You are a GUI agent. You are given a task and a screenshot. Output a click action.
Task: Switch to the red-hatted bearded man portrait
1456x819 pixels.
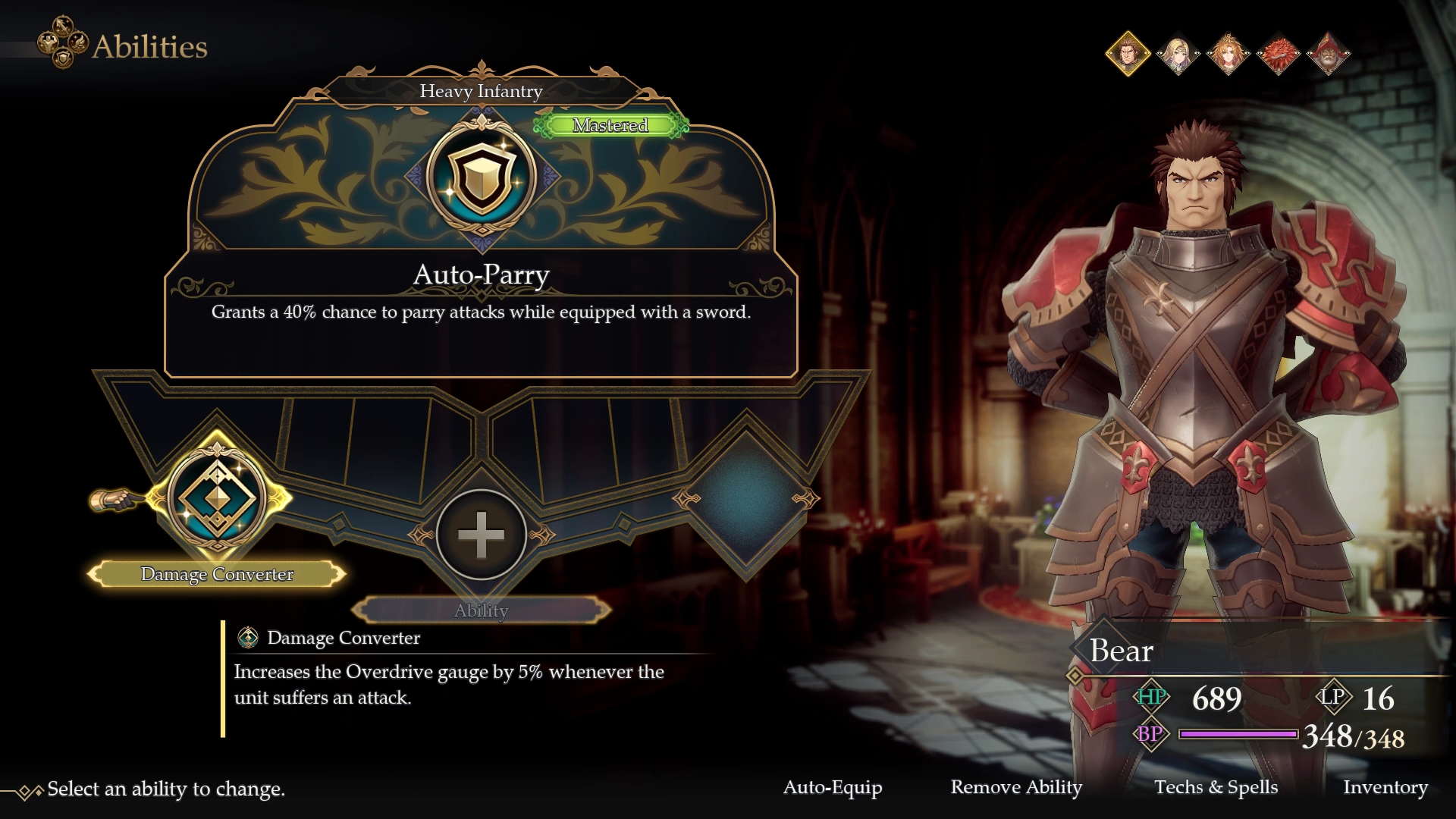tap(1328, 53)
